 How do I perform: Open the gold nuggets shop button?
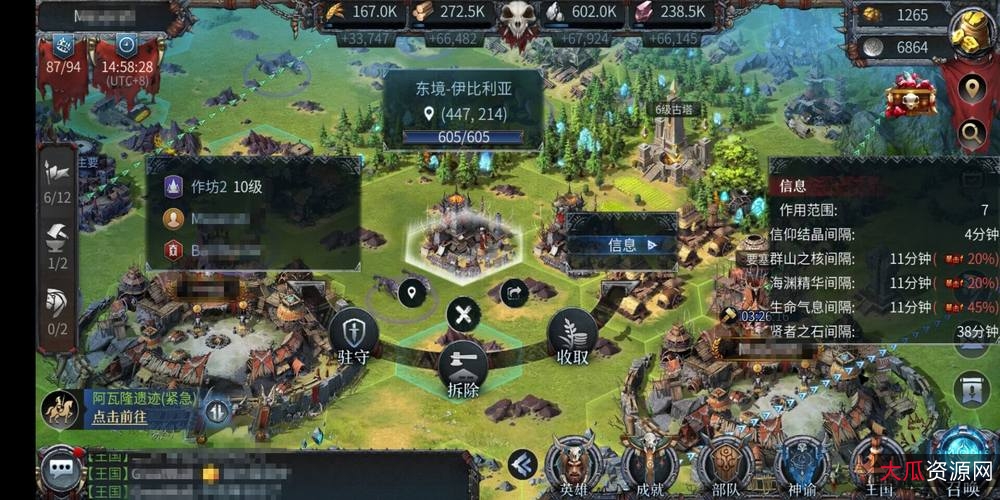(x=970, y=31)
